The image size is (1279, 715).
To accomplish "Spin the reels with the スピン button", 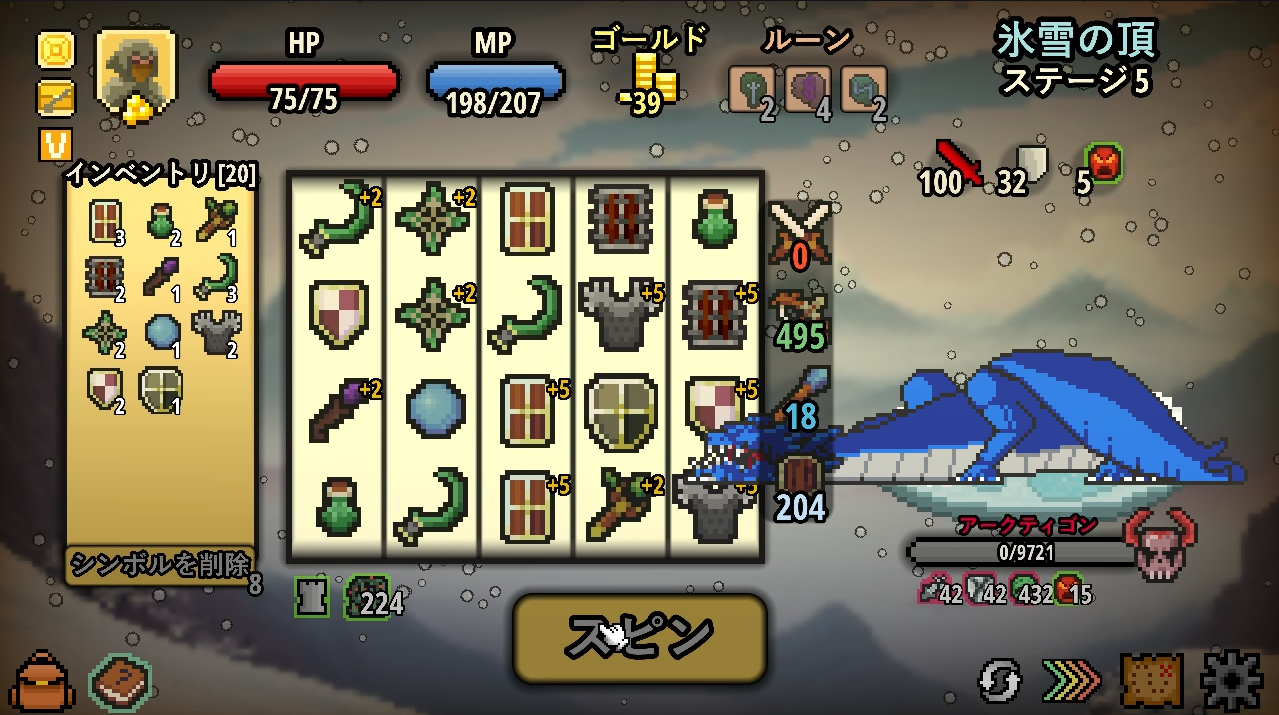I will tap(639, 637).
